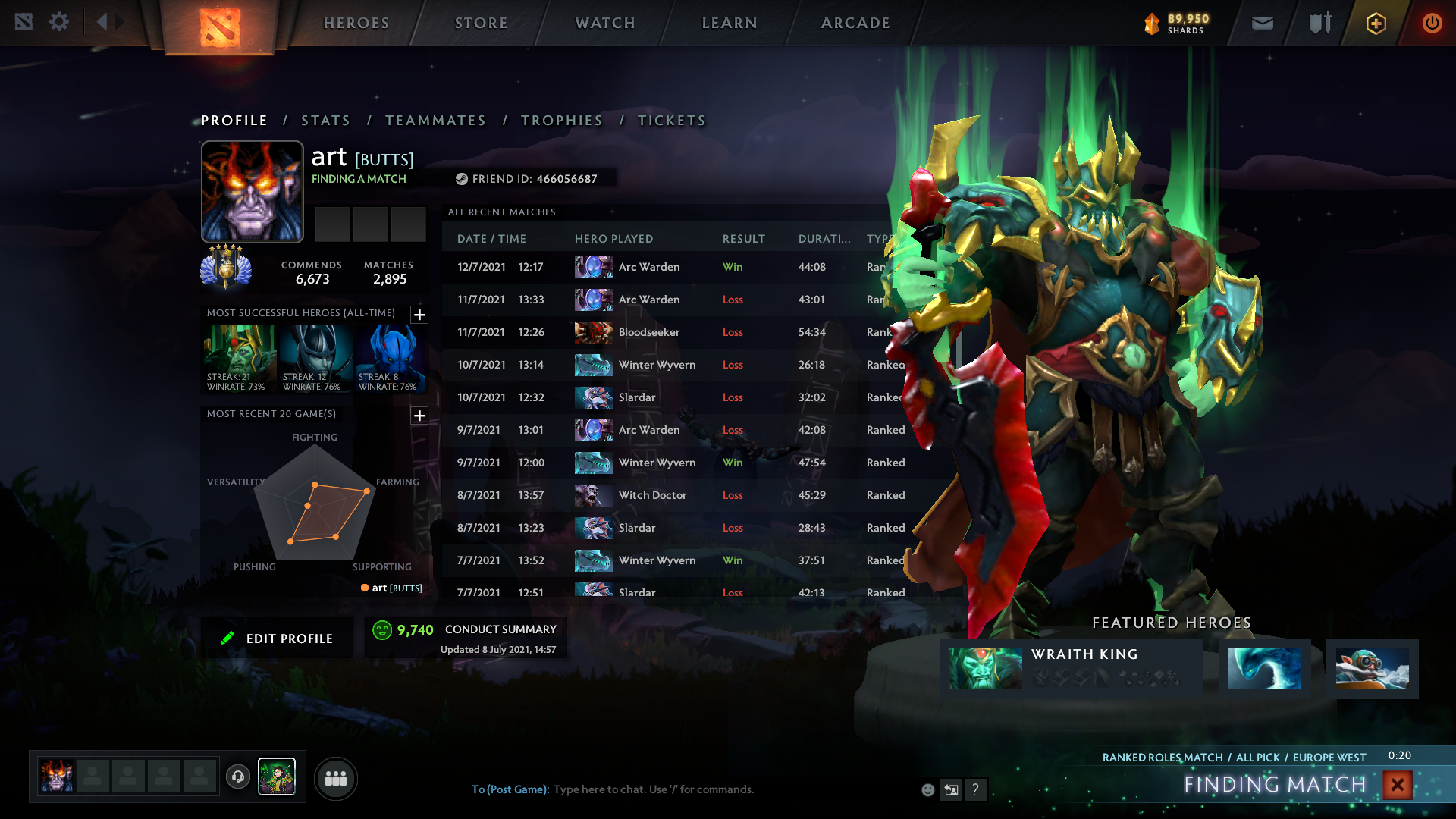1456x819 pixels.
Task: Switch to the Stats tab
Action: pos(325,121)
